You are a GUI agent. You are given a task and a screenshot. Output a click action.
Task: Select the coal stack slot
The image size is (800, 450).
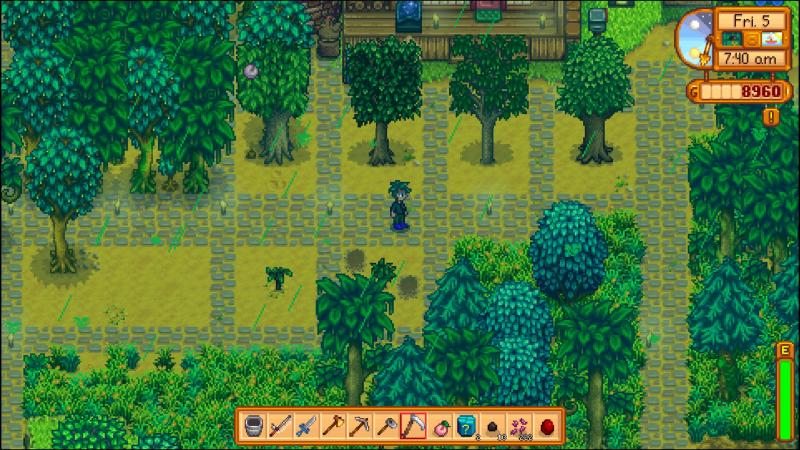tap(493, 424)
